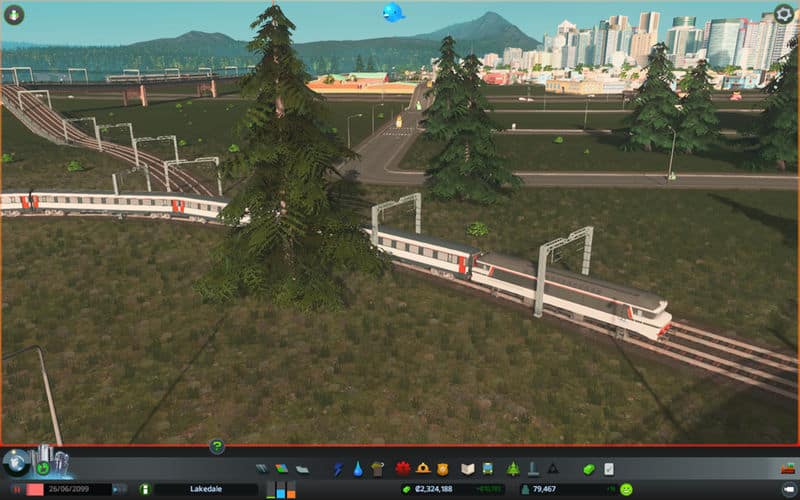Viewport: 800px width, 500px height.
Task: Open the Lakedale city name info panel
Action: point(205,489)
